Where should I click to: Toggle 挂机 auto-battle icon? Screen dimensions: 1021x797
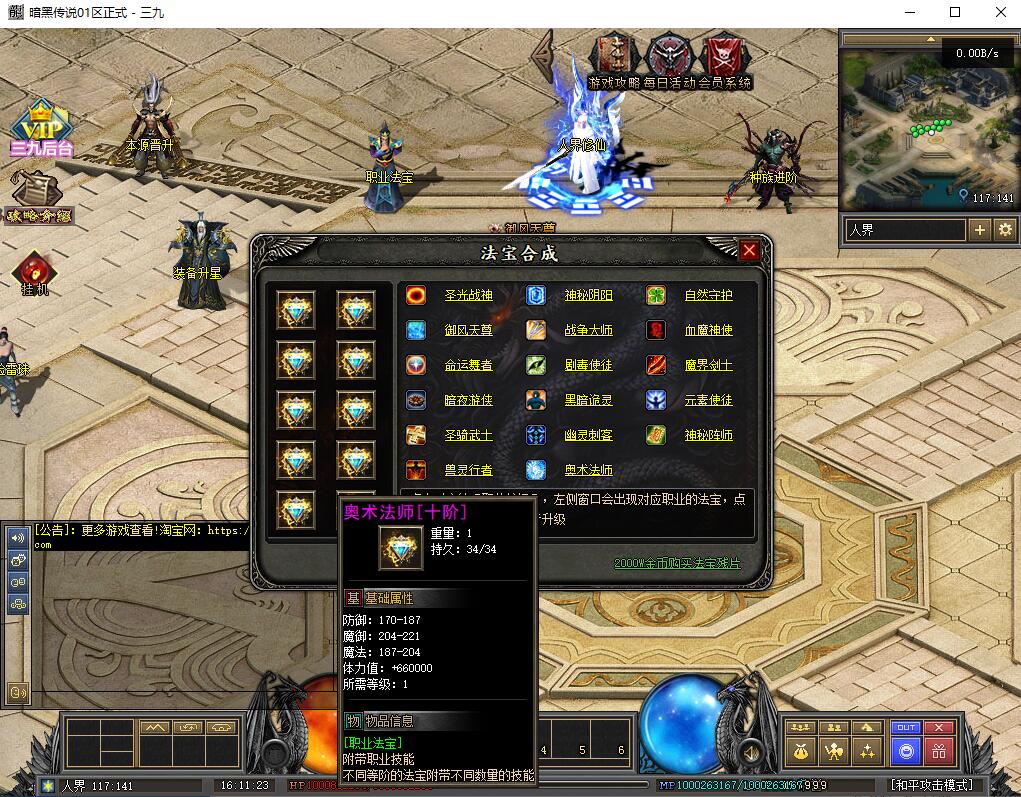coord(33,272)
